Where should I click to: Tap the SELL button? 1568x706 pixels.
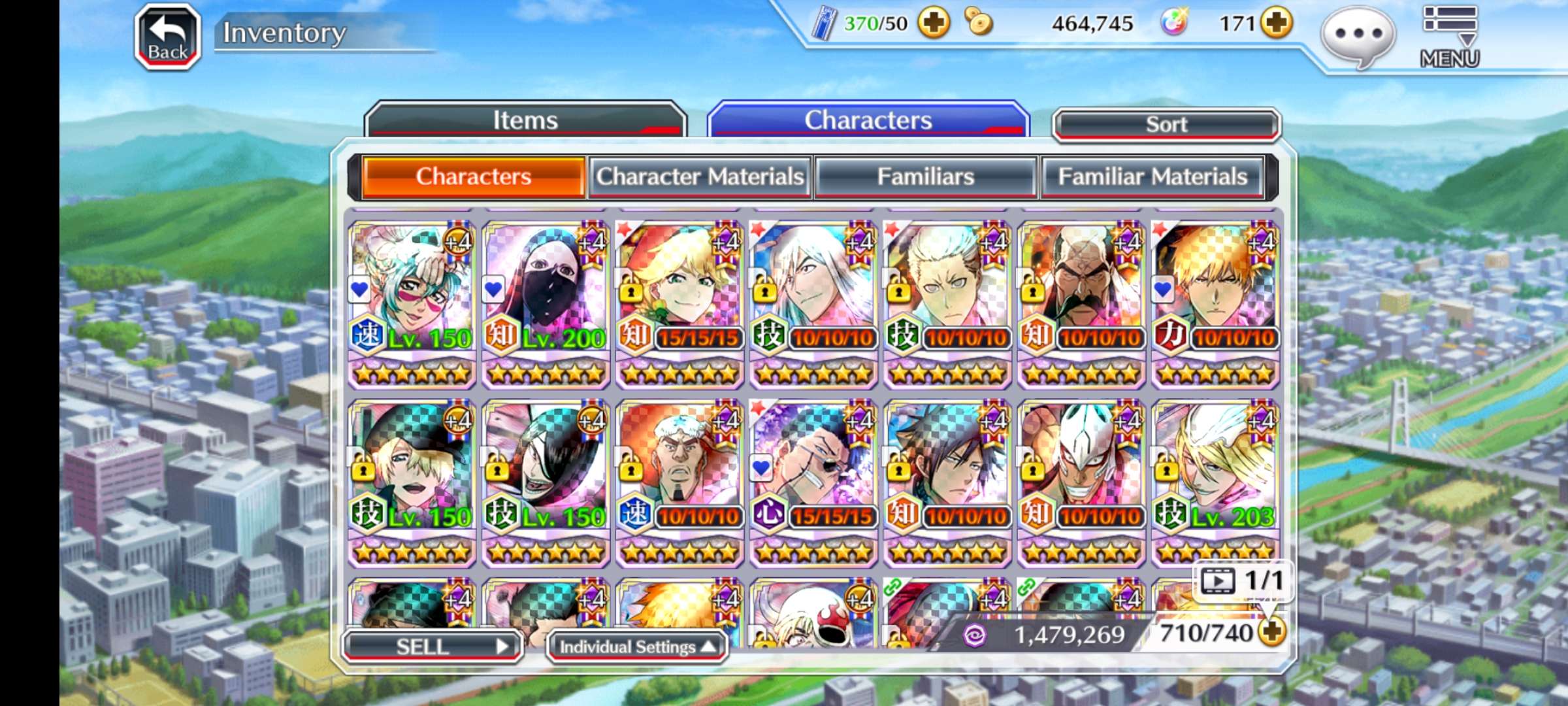433,647
